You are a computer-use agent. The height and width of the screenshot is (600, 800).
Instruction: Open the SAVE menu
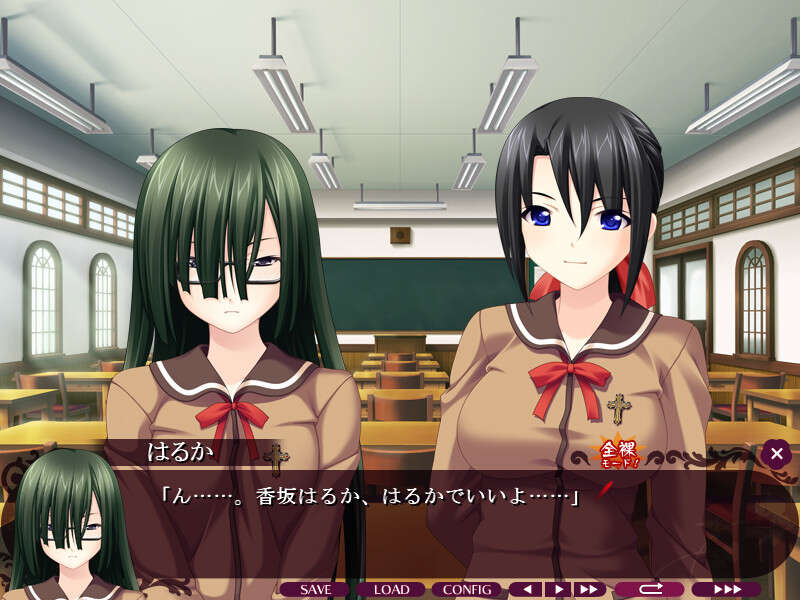click(315, 590)
